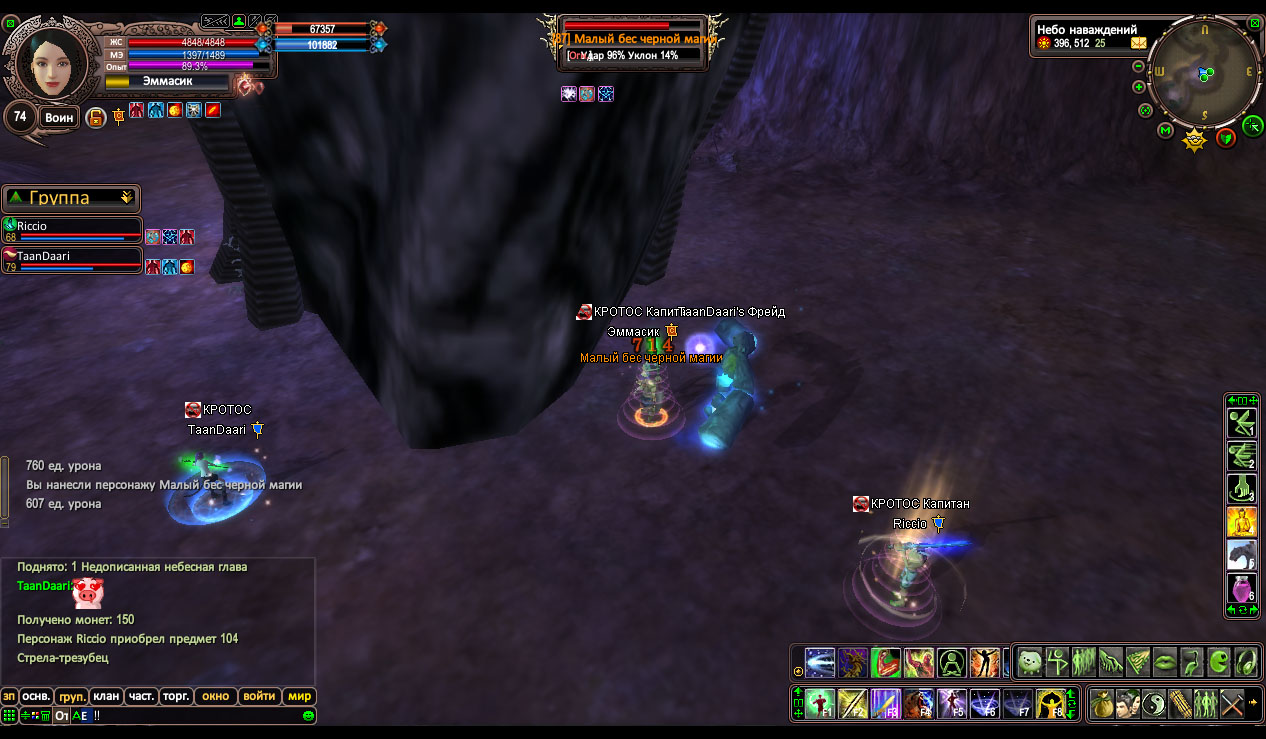Screen dimensions: 1266x739
Task: Close the minimap panel
Action: point(1255,21)
